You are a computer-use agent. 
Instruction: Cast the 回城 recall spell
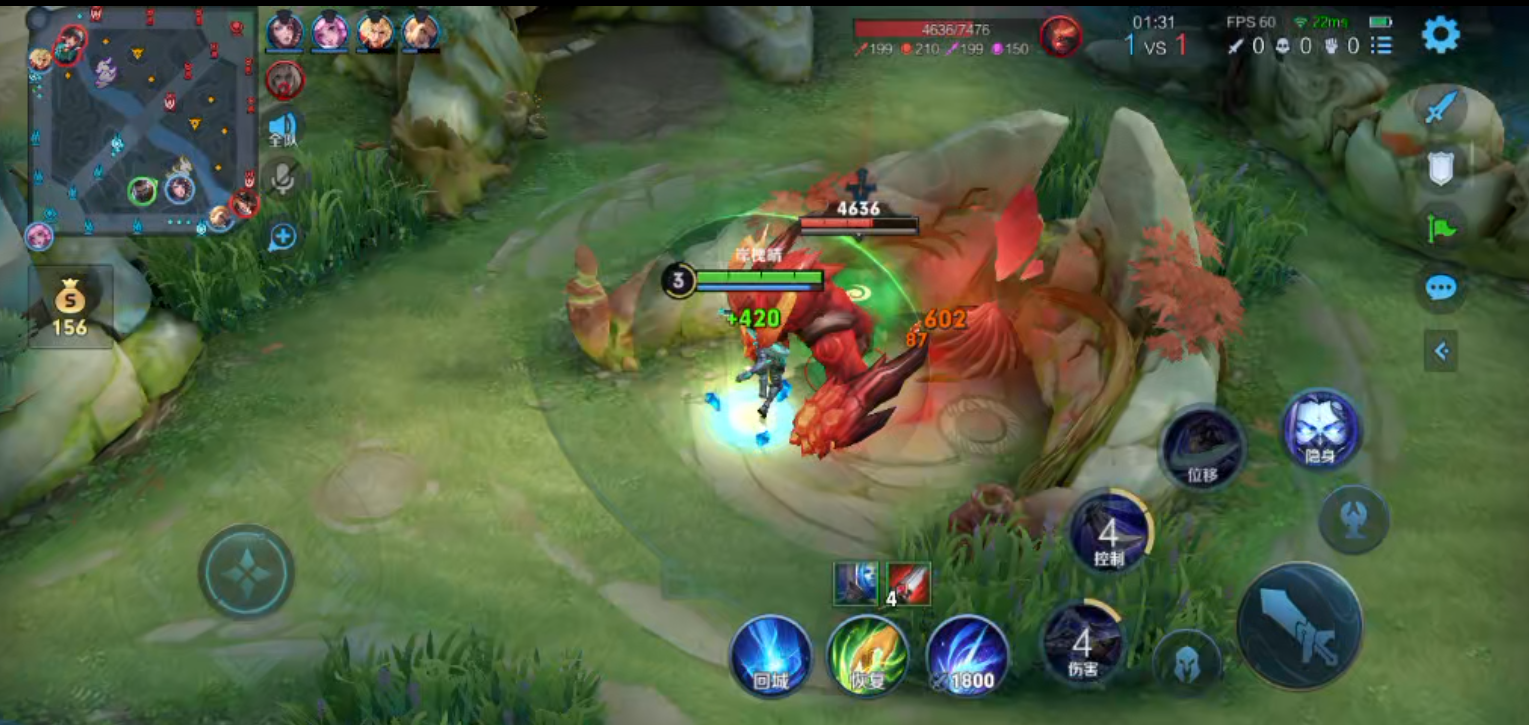coord(770,656)
